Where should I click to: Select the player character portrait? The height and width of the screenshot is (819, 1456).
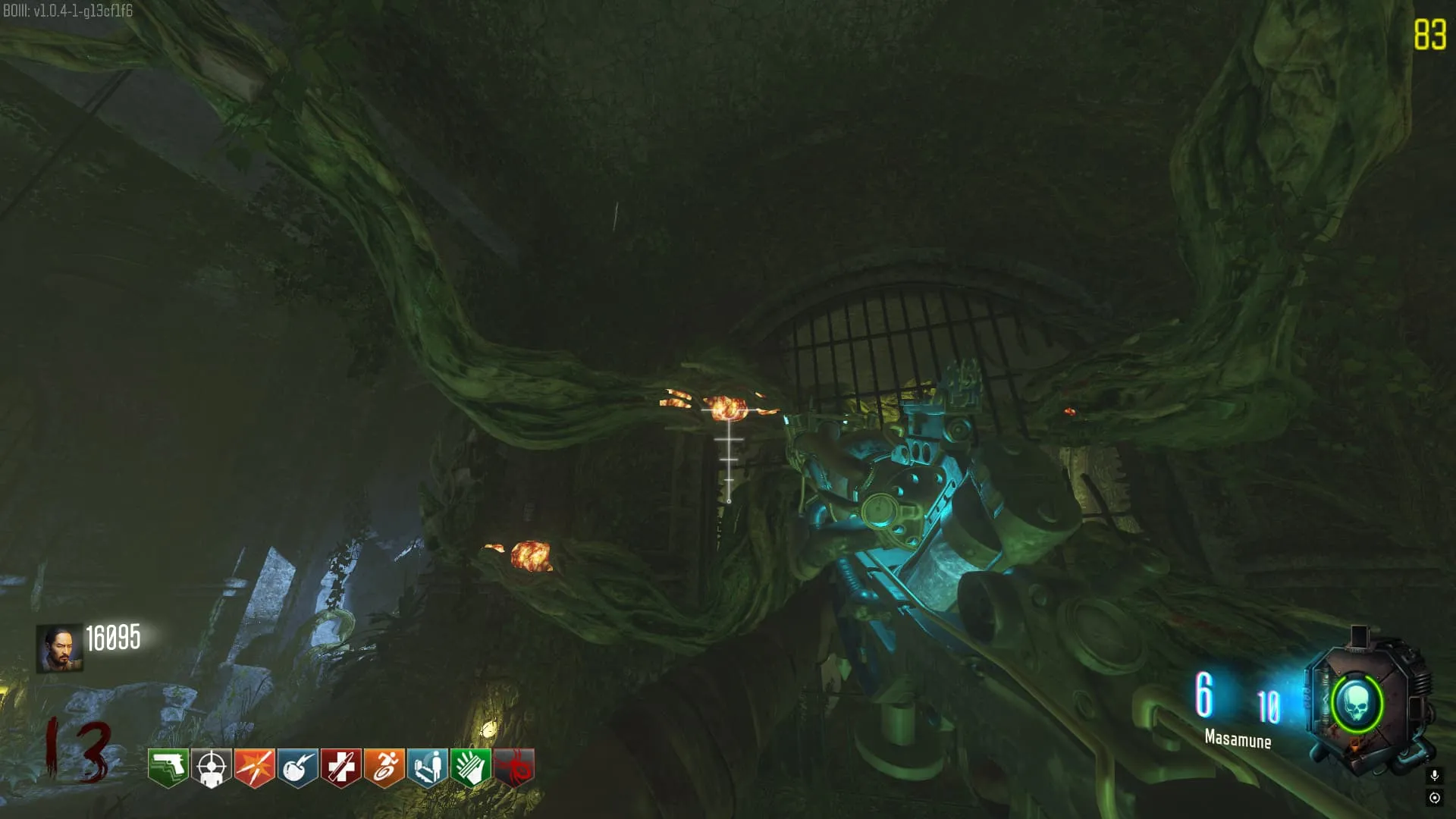click(x=59, y=648)
